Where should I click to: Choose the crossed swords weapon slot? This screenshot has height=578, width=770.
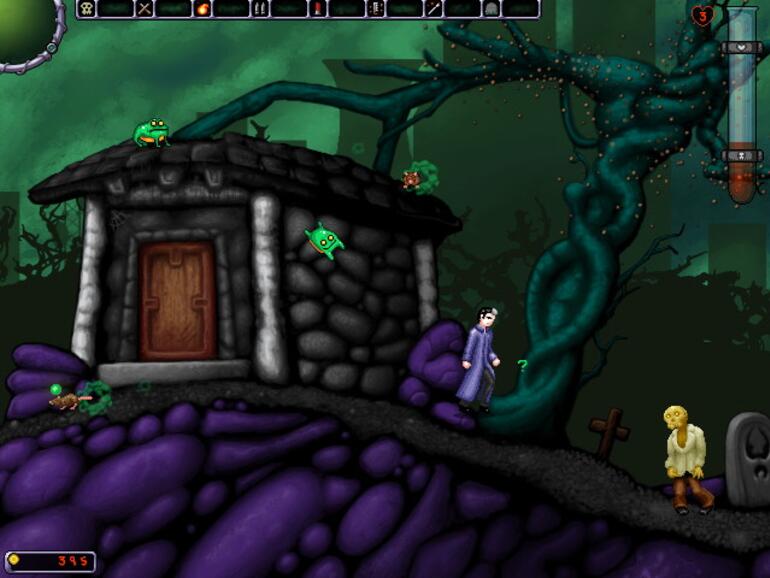pos(145,9)
